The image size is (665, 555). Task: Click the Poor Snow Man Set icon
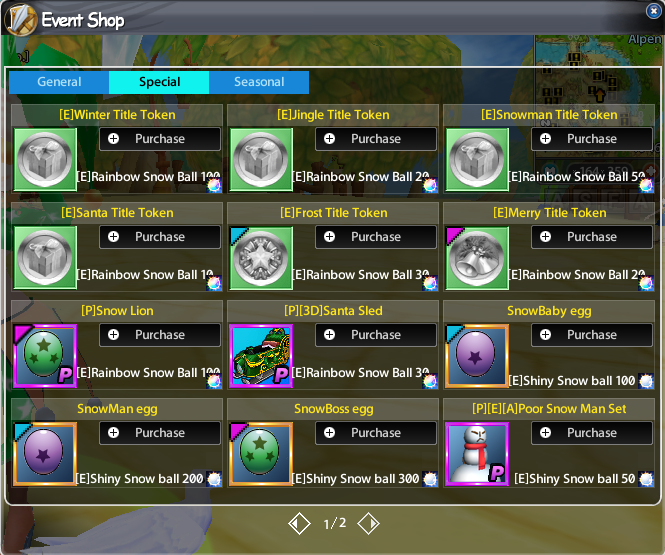[x=477, y=454]
